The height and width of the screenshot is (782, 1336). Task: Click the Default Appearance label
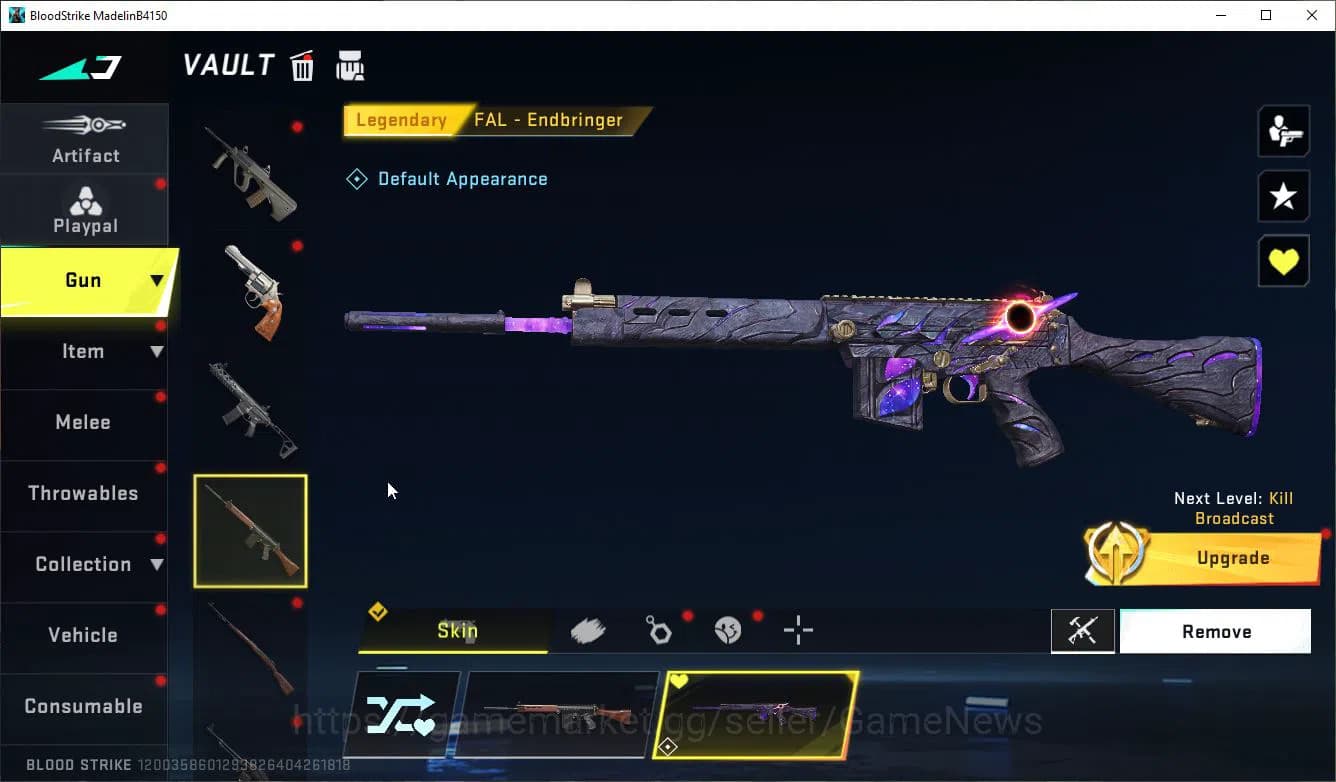point(463,178)
